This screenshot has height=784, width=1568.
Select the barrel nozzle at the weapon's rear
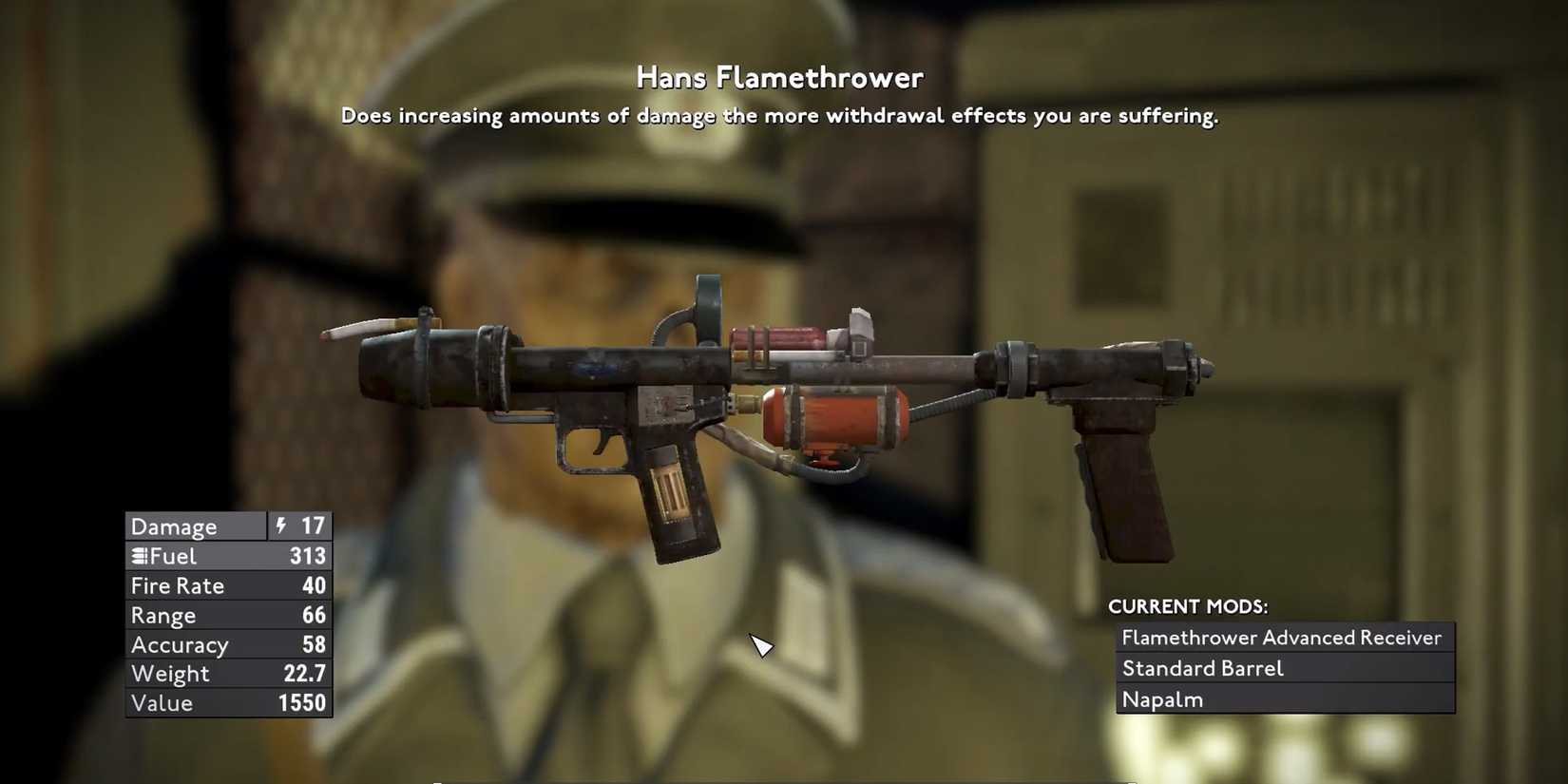tap(1178, 366)
